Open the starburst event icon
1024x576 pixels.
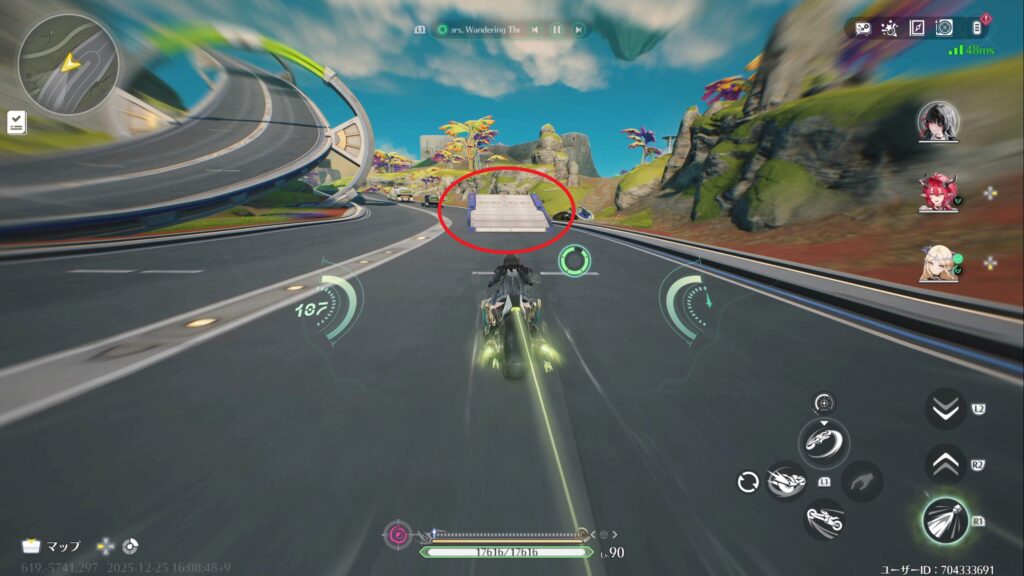pyautogui.click(x=889, y=28)
